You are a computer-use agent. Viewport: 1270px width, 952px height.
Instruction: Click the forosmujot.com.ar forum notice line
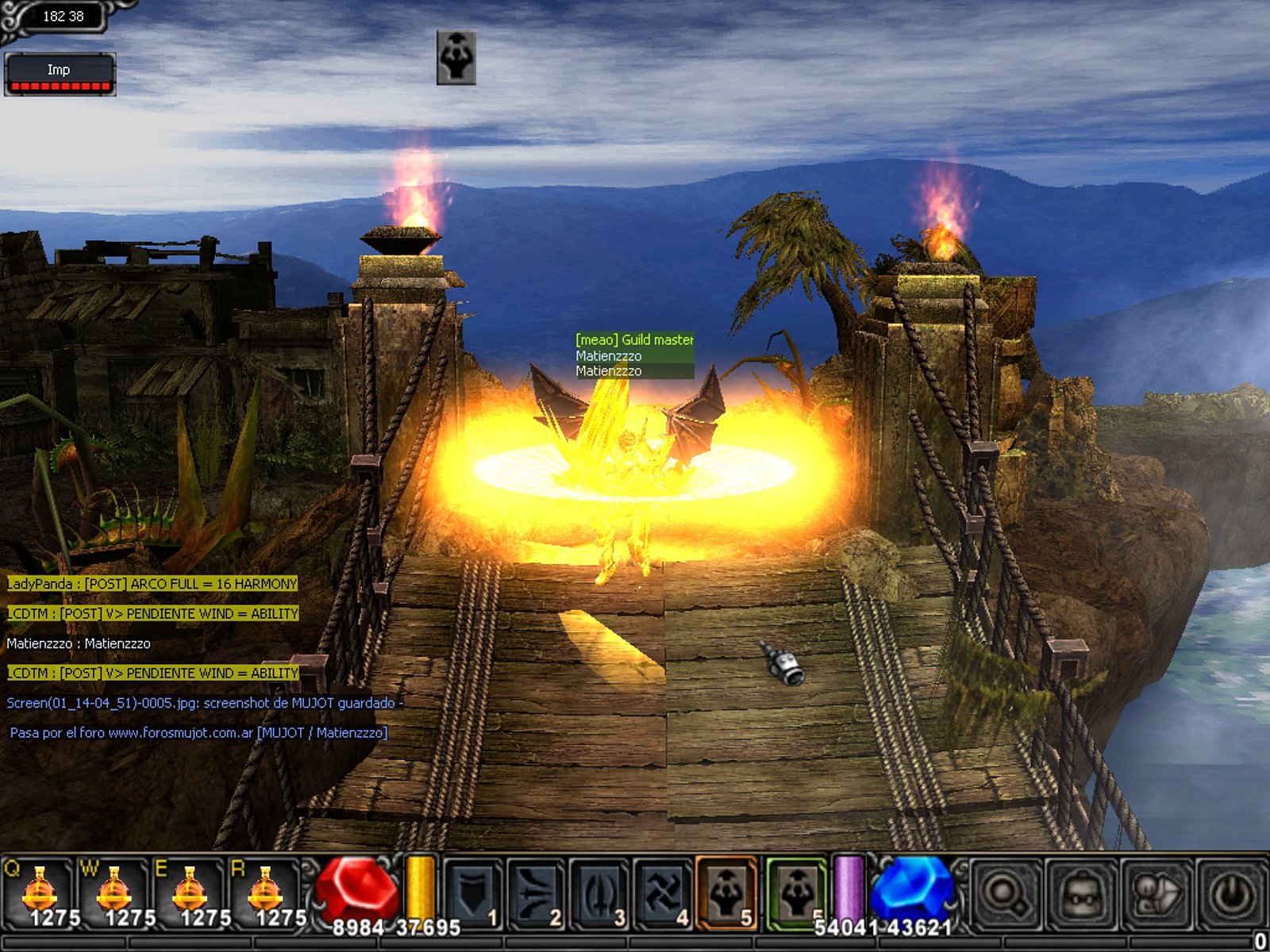click(x=198, y=733)
